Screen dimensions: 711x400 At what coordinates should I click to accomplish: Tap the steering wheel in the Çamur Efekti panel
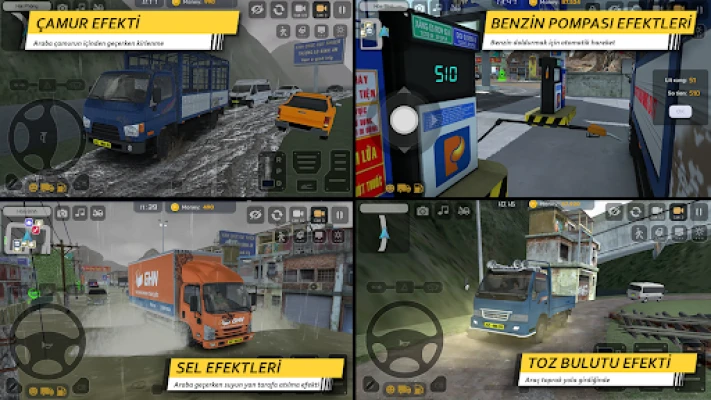click(44, 135)
